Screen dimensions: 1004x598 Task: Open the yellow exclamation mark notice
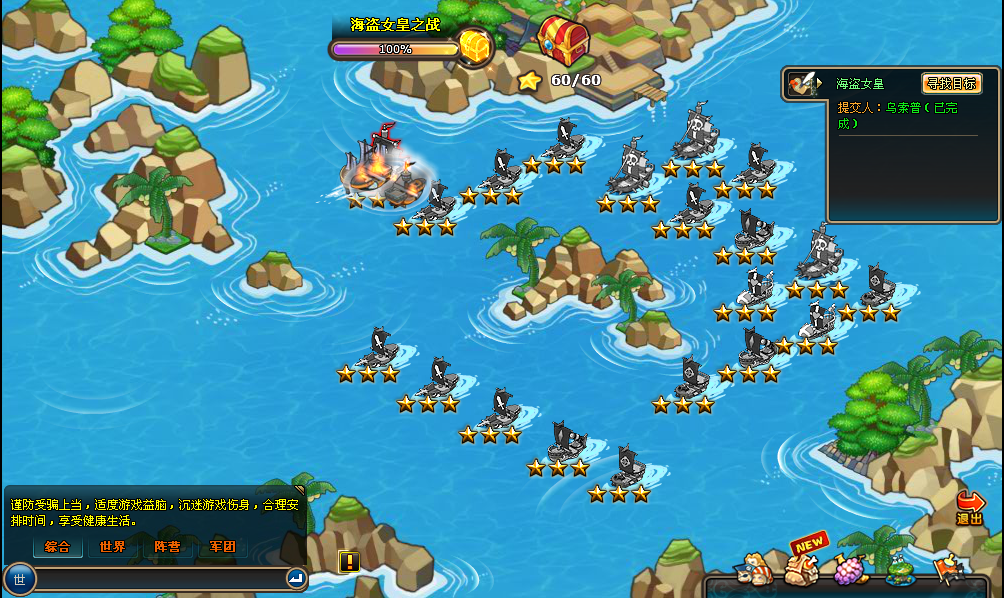[x=349, y=561]
